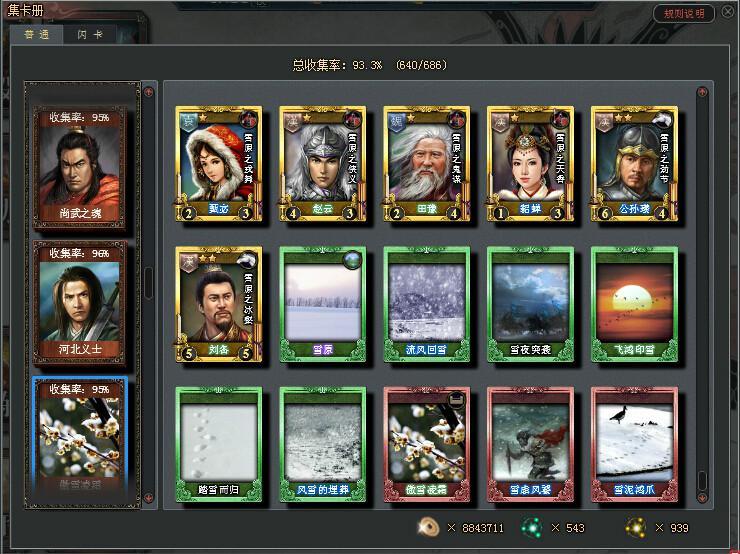This screenshot has height=554, width=740.
Task: Pick the 雪夜突袭 card
Action: click(530, 303)
